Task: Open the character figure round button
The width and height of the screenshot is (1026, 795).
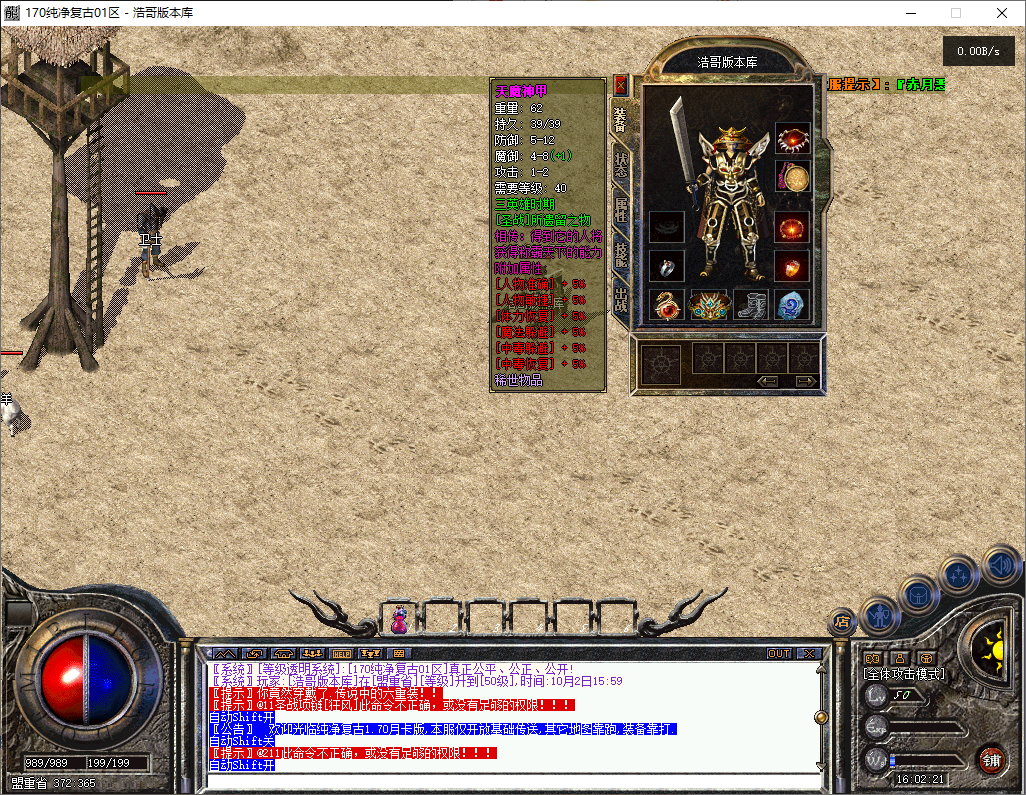Action: pos(879,614)
